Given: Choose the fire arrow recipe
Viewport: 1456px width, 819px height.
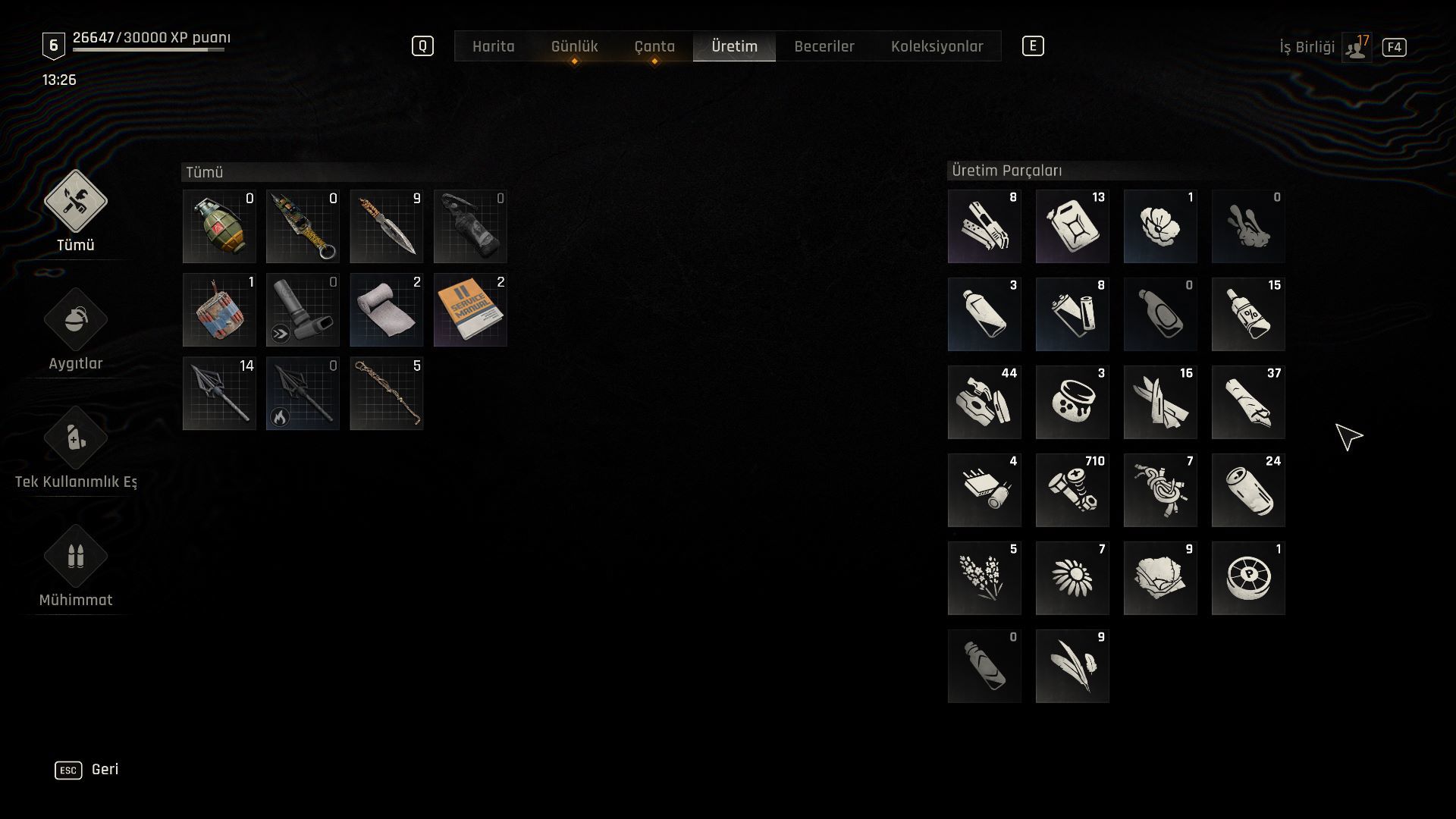Looking at the screenshot, I should click(x=303, y=394).
